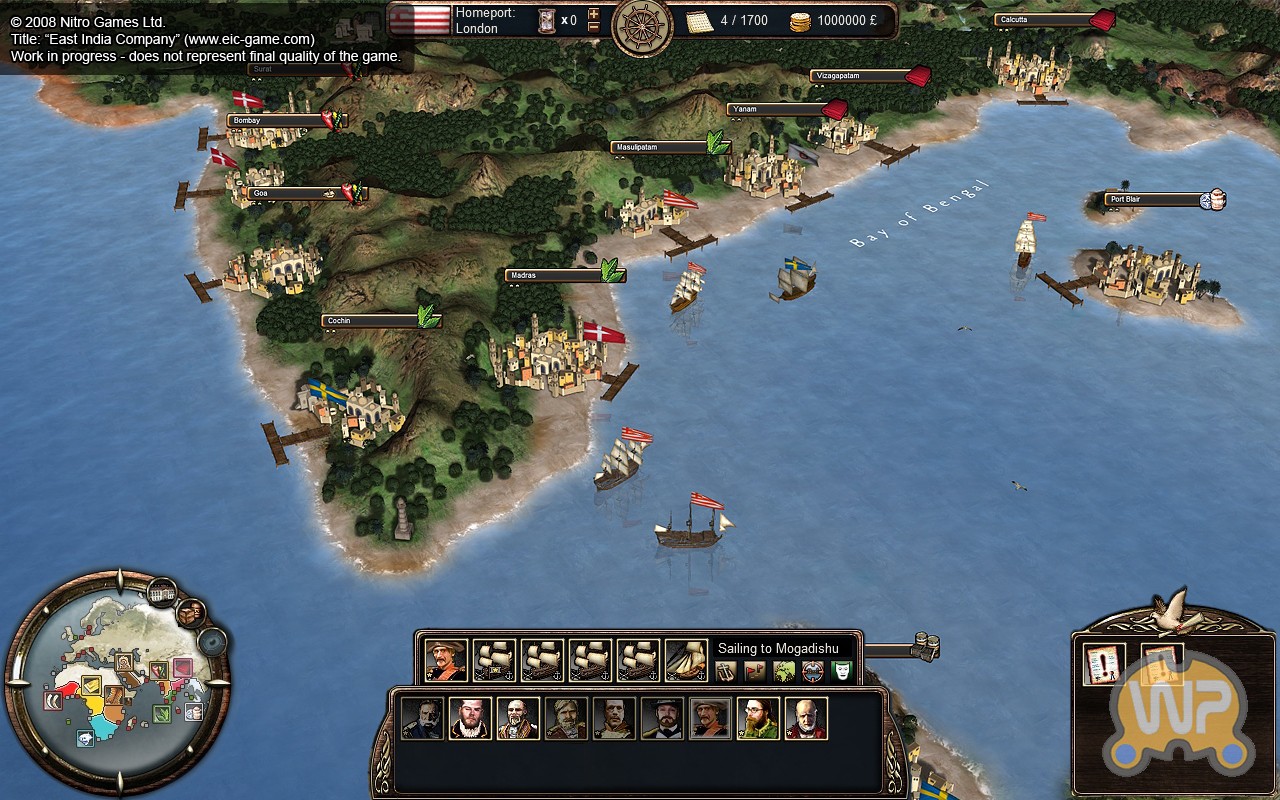
Task: Click the red flags fleet command
Action: [755, 672]
